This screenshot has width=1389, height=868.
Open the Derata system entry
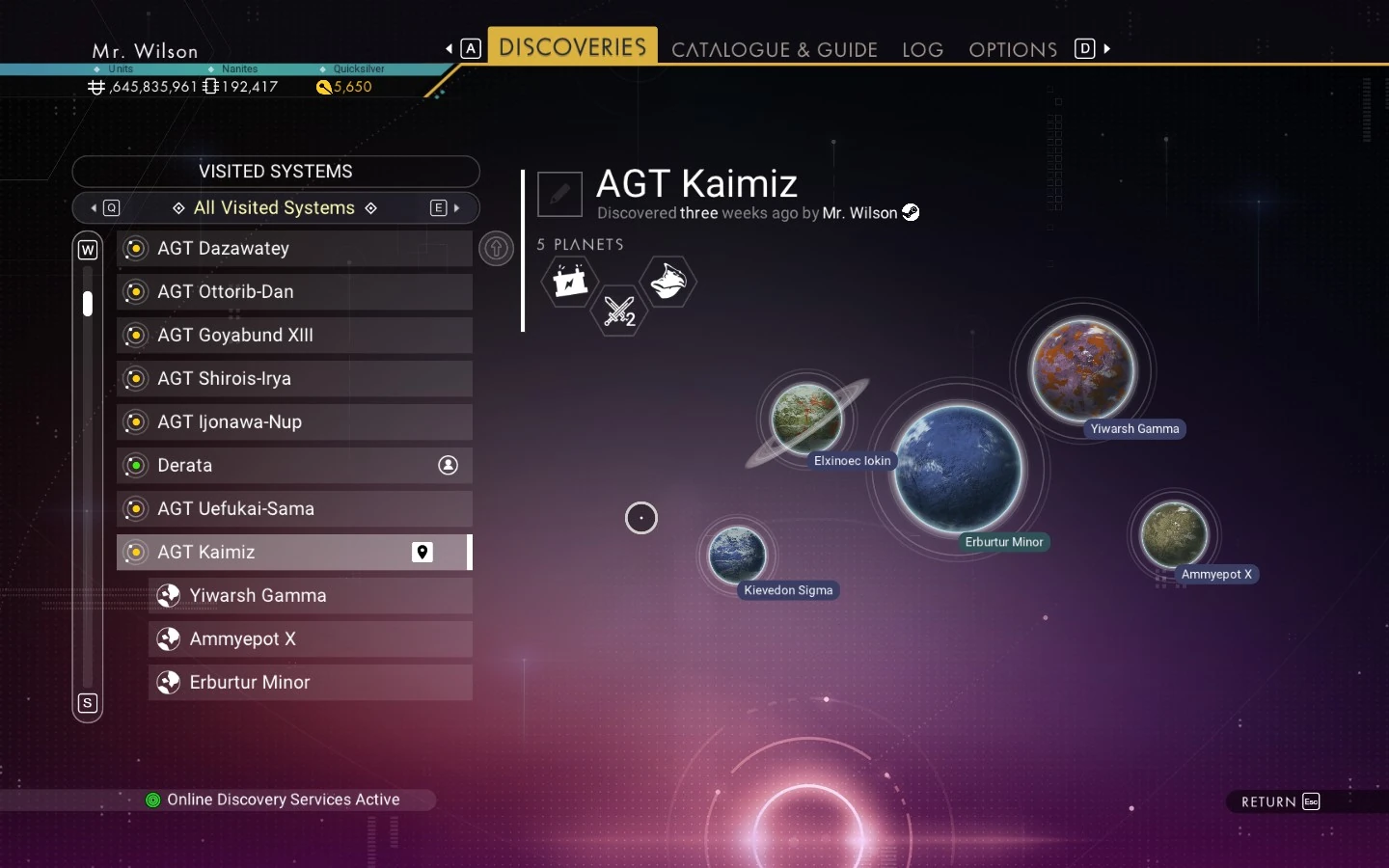click(x=294, y=466)
